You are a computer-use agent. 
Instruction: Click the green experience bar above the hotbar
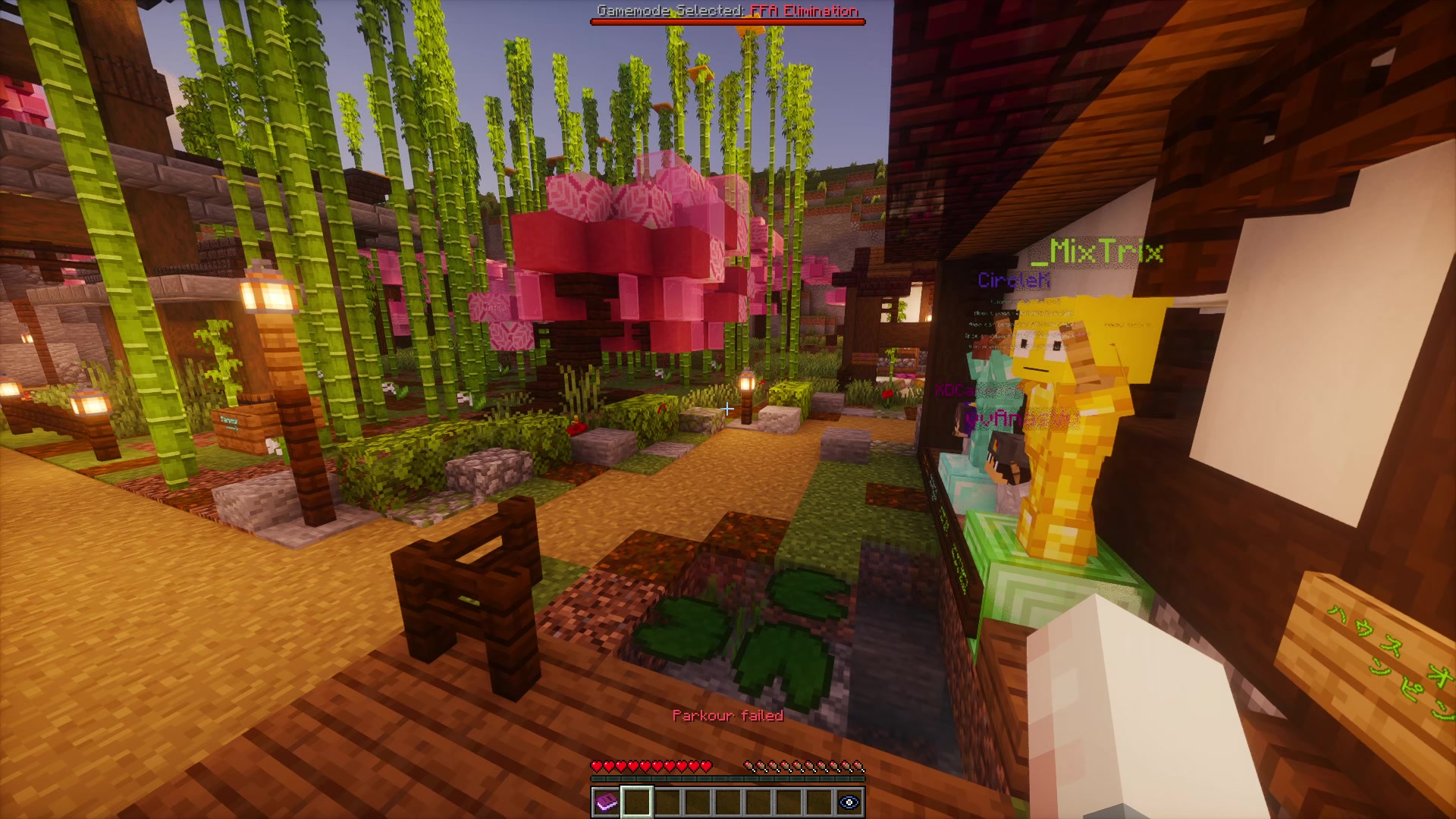pyautogui.click(x=728, y=780)
